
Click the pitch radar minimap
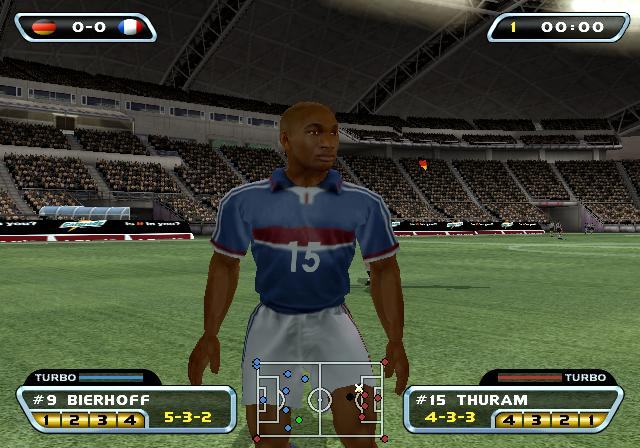pyautogui.click(x=320, y=400)
